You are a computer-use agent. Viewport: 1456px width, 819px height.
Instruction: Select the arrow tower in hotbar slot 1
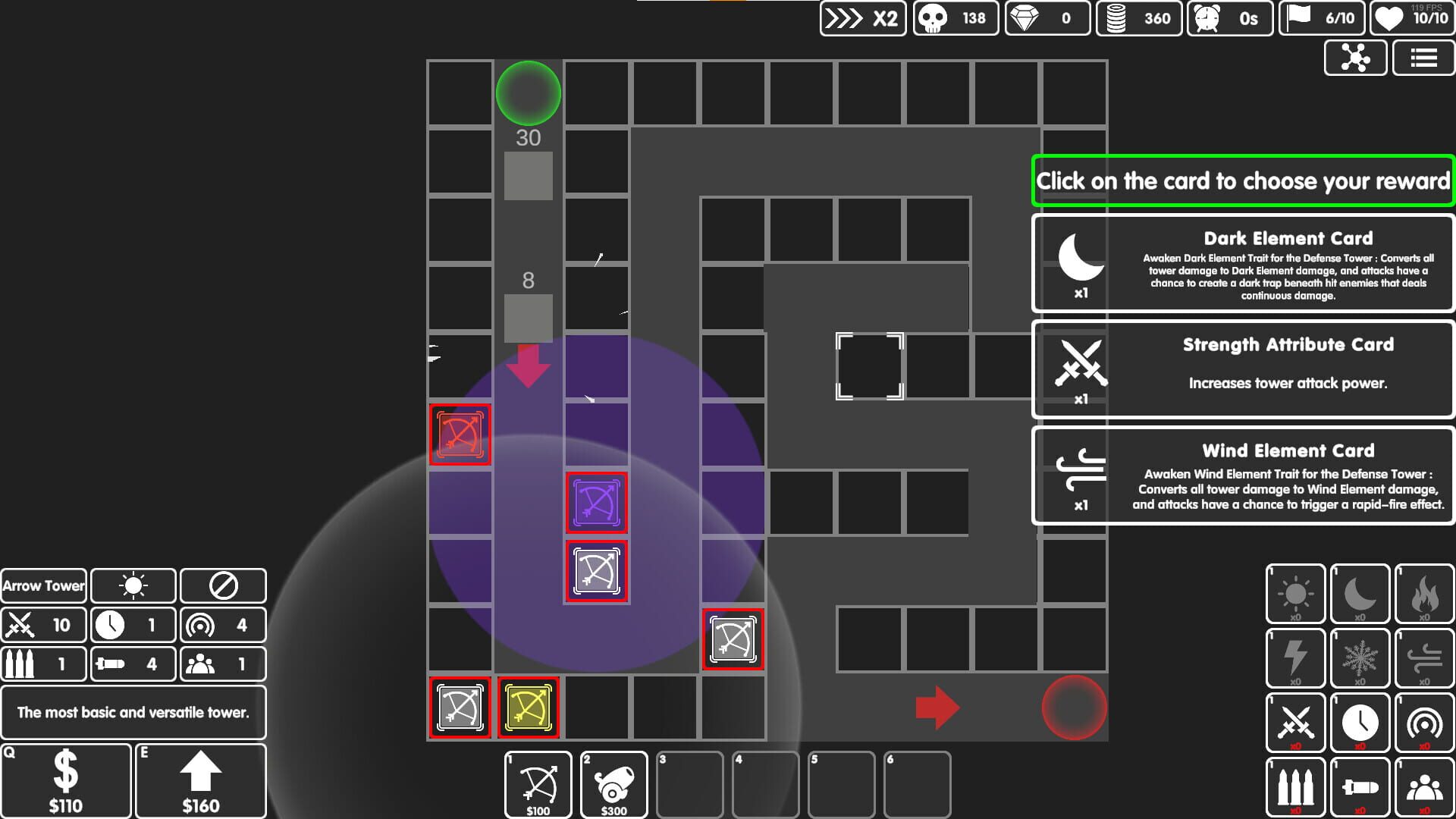coord(538,784)
